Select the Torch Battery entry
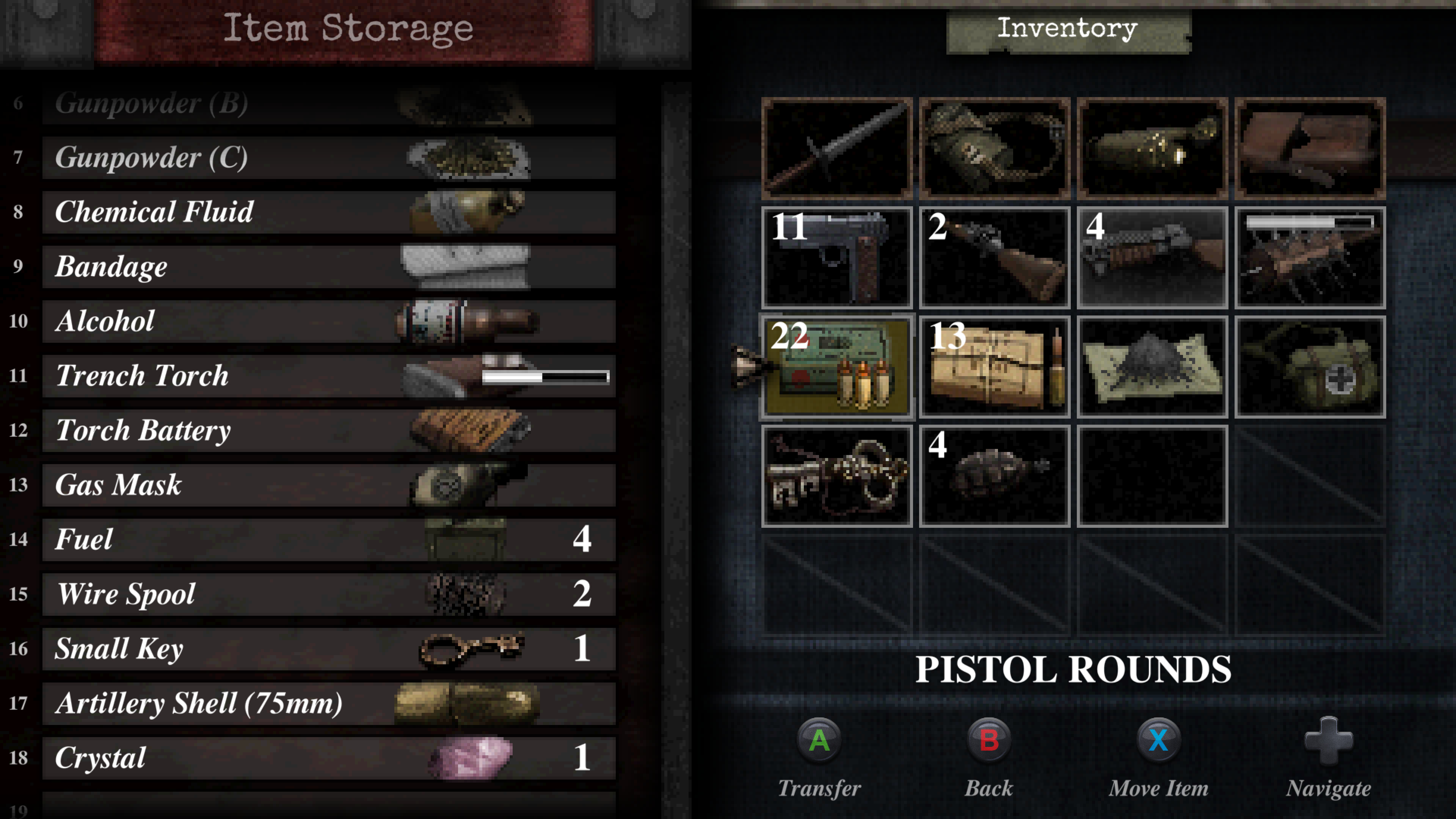 tap(328, 431)
